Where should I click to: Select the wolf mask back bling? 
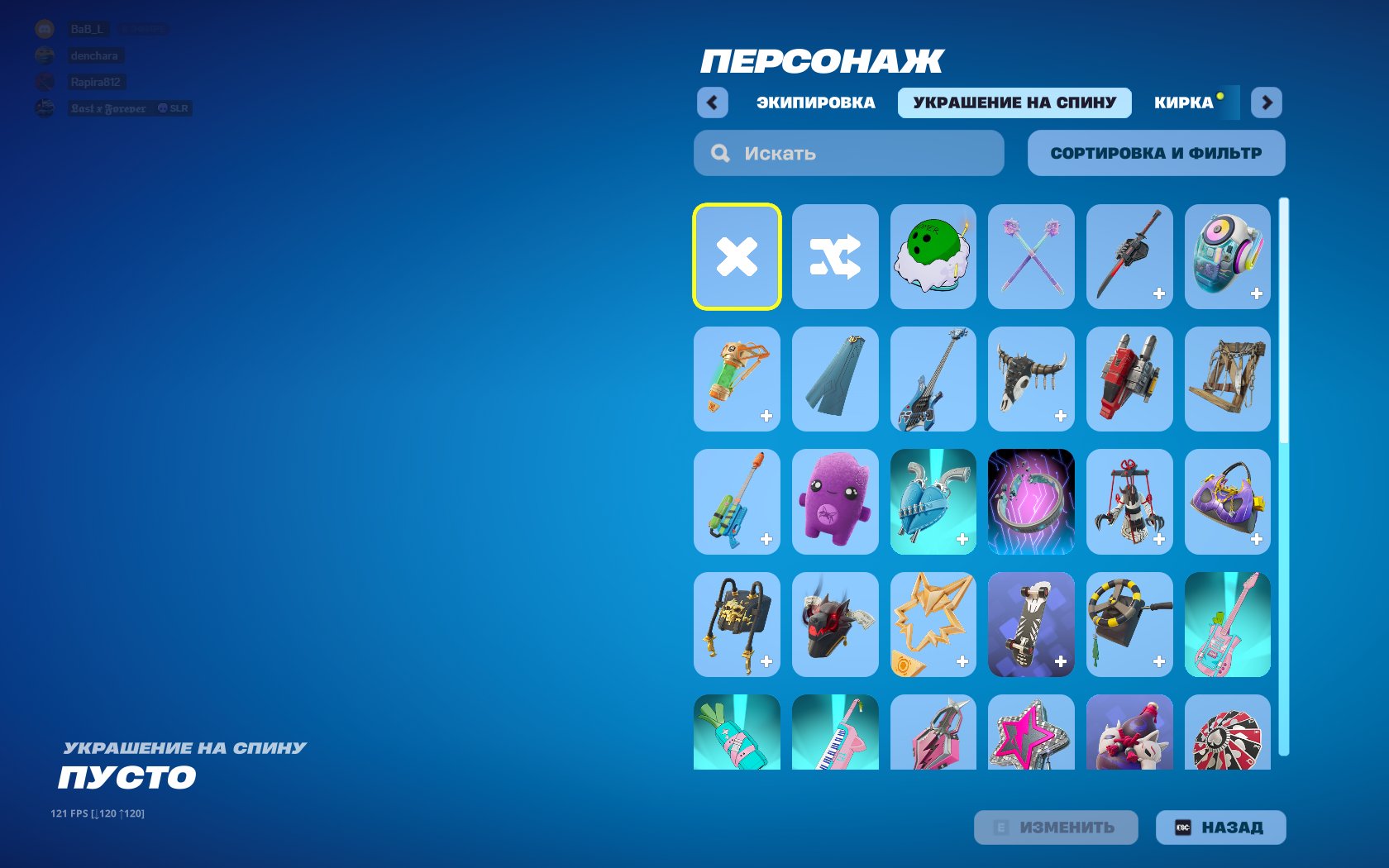click(835, 624)
